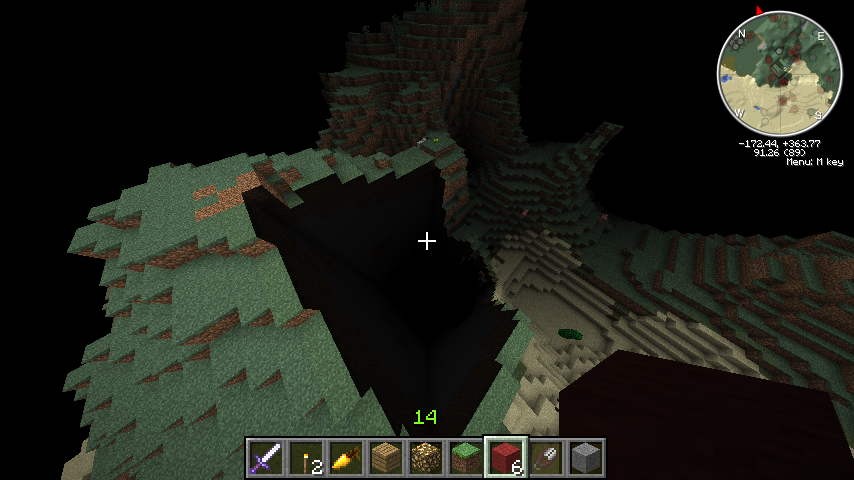Click the red waypoint marker above the minimap

pos(759,11)
